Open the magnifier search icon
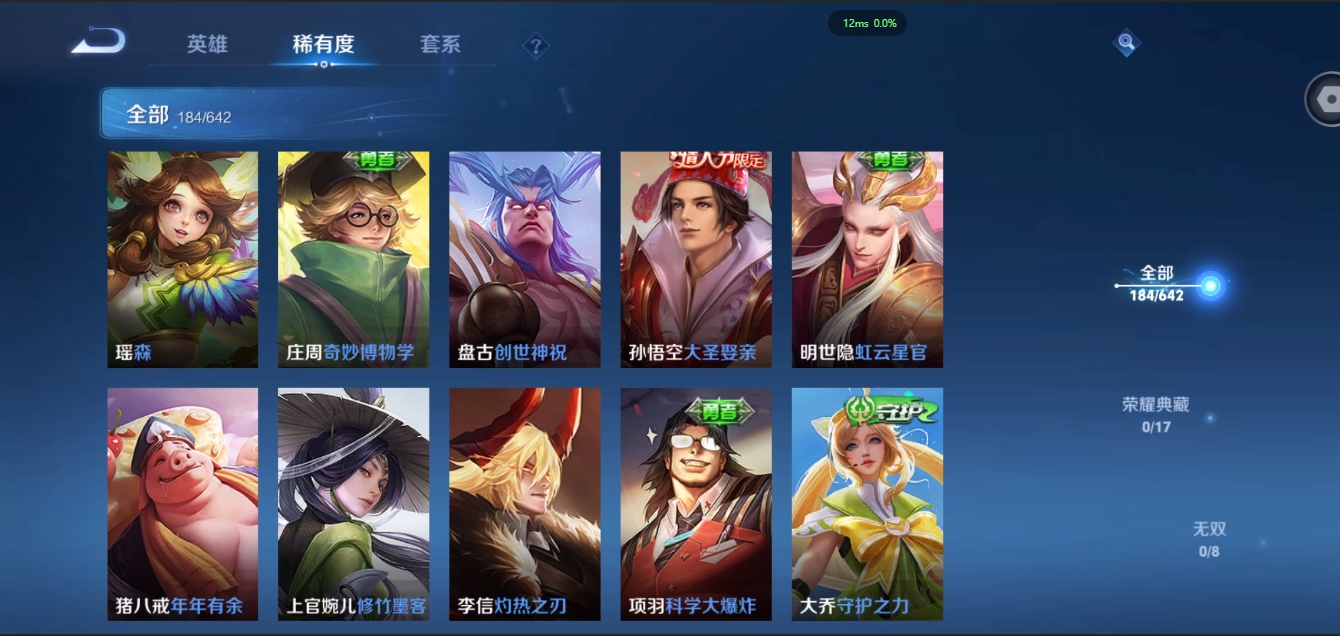The height and width of the screenshot is (636, 1340). (1127, 43)
